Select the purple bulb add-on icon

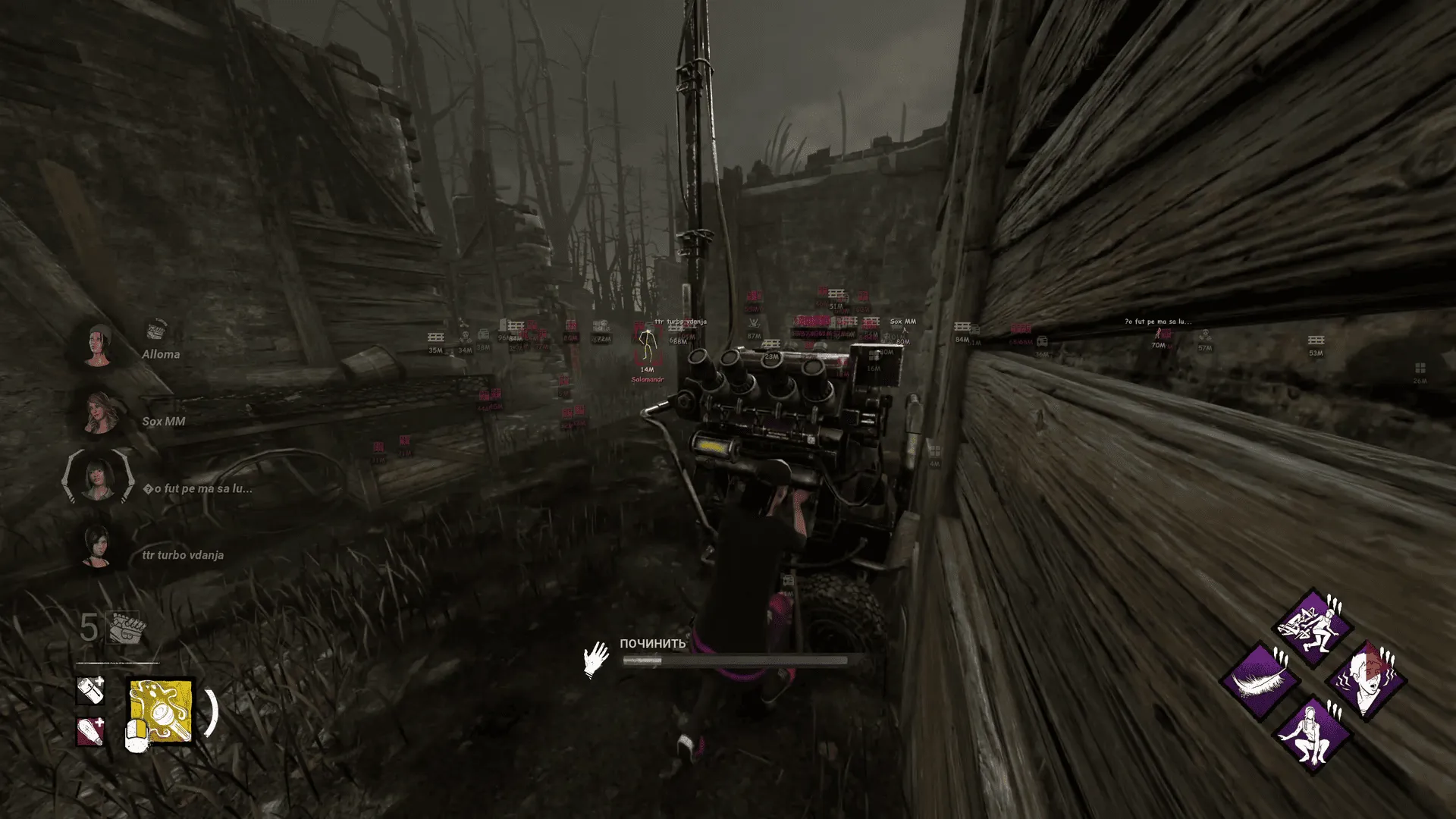coord(89,733)
